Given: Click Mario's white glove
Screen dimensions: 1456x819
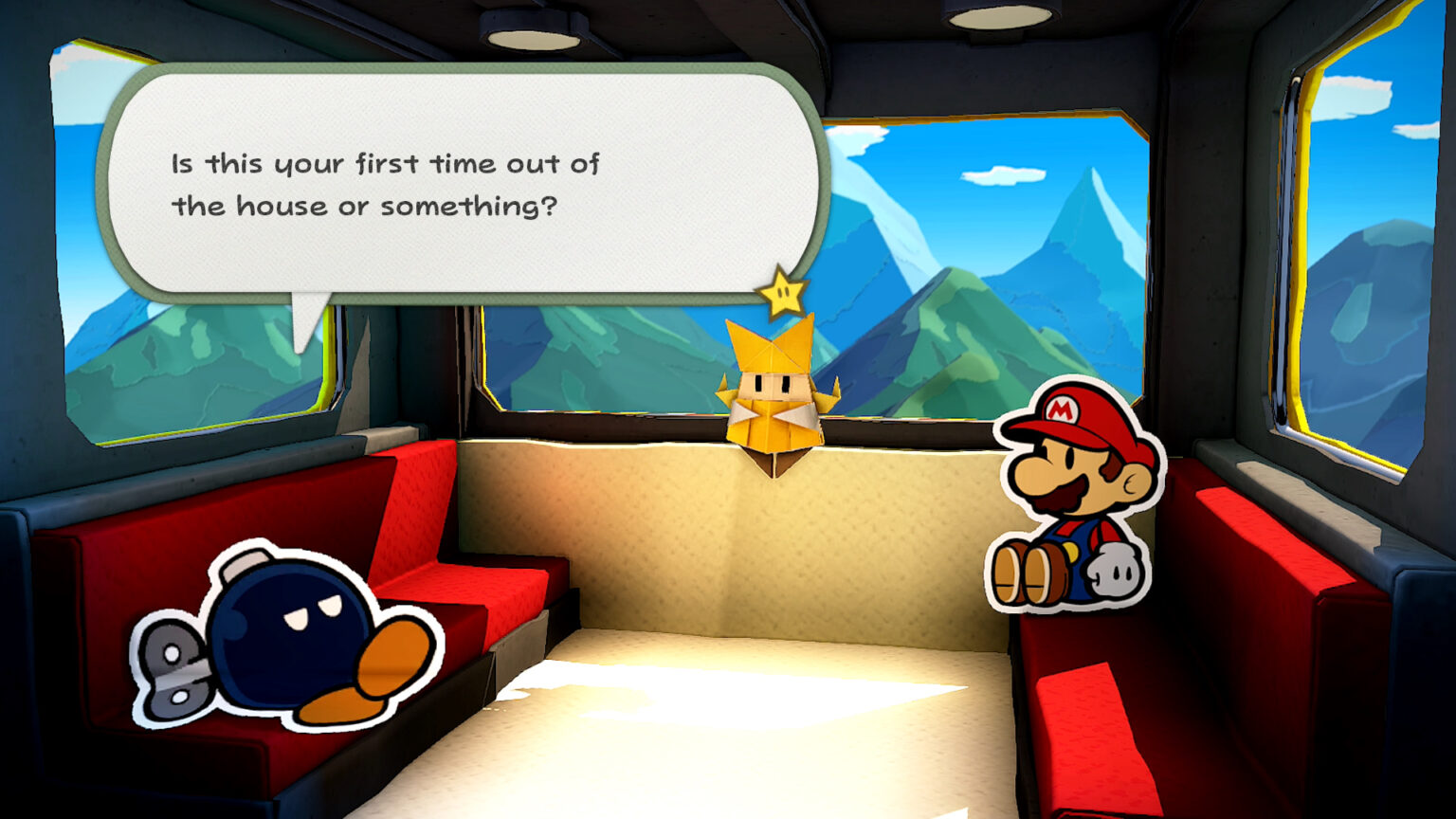Looking at the screenshot, I should 1114,570.
